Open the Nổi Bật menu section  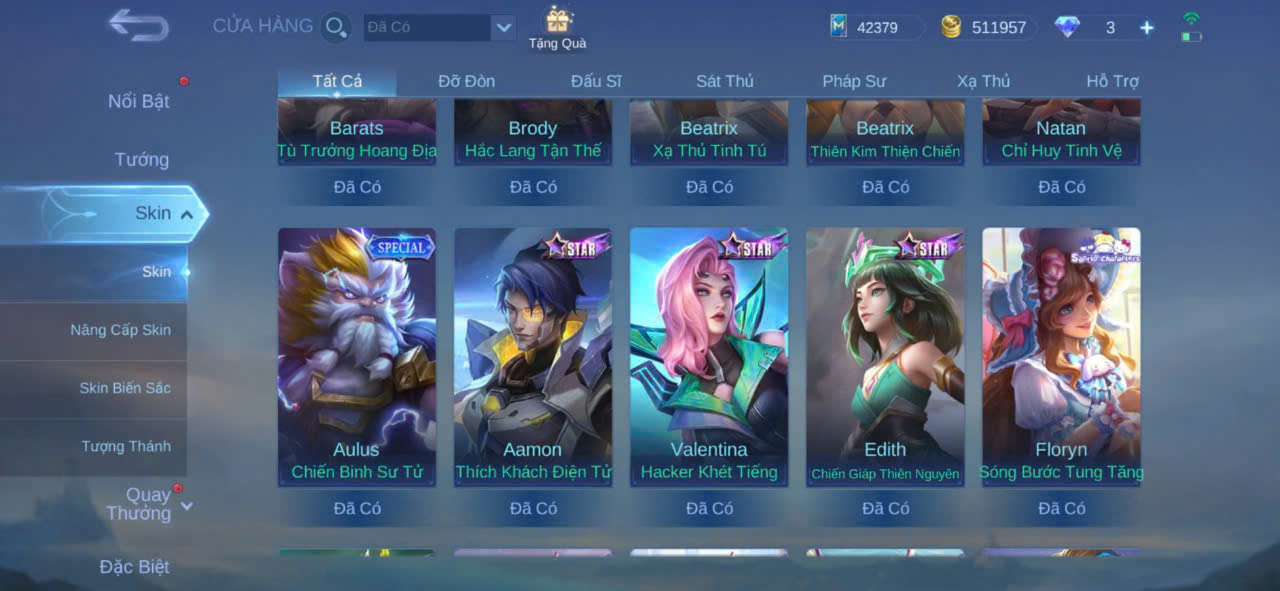(138, 101)
